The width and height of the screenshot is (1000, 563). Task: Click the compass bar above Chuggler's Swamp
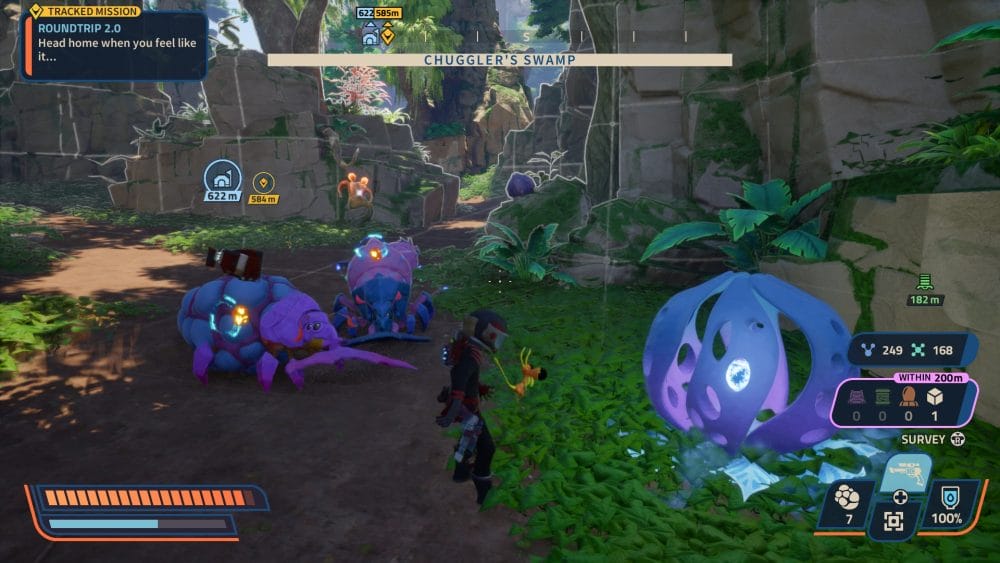click(499, 37)
